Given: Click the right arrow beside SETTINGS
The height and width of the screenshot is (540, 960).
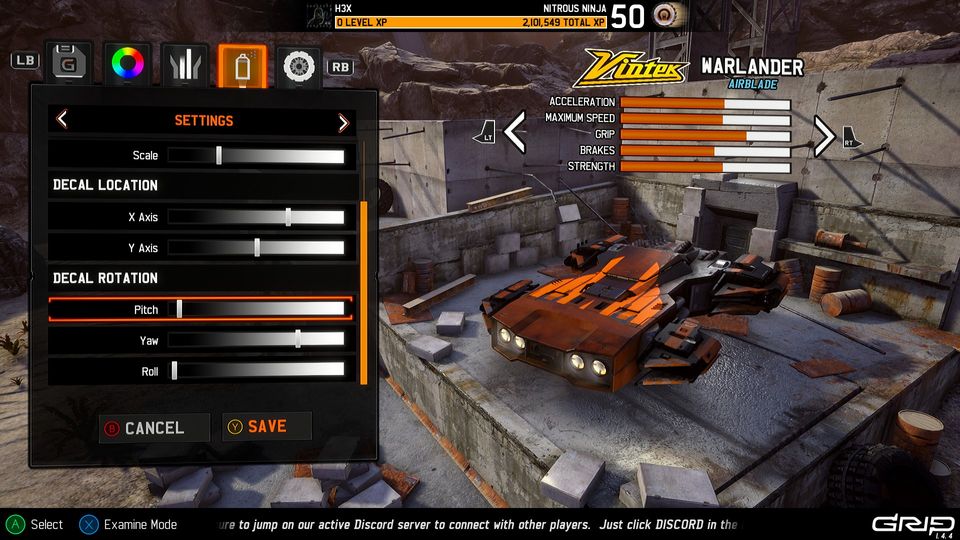Looking at the screenshot, I should click(343, 122).
